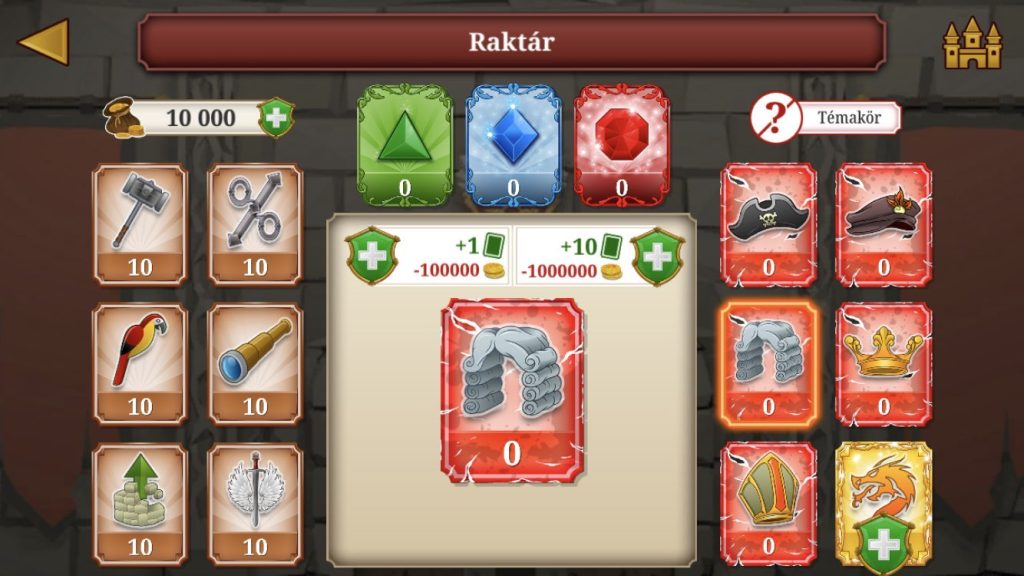Pick the winged sword item card

255,504
